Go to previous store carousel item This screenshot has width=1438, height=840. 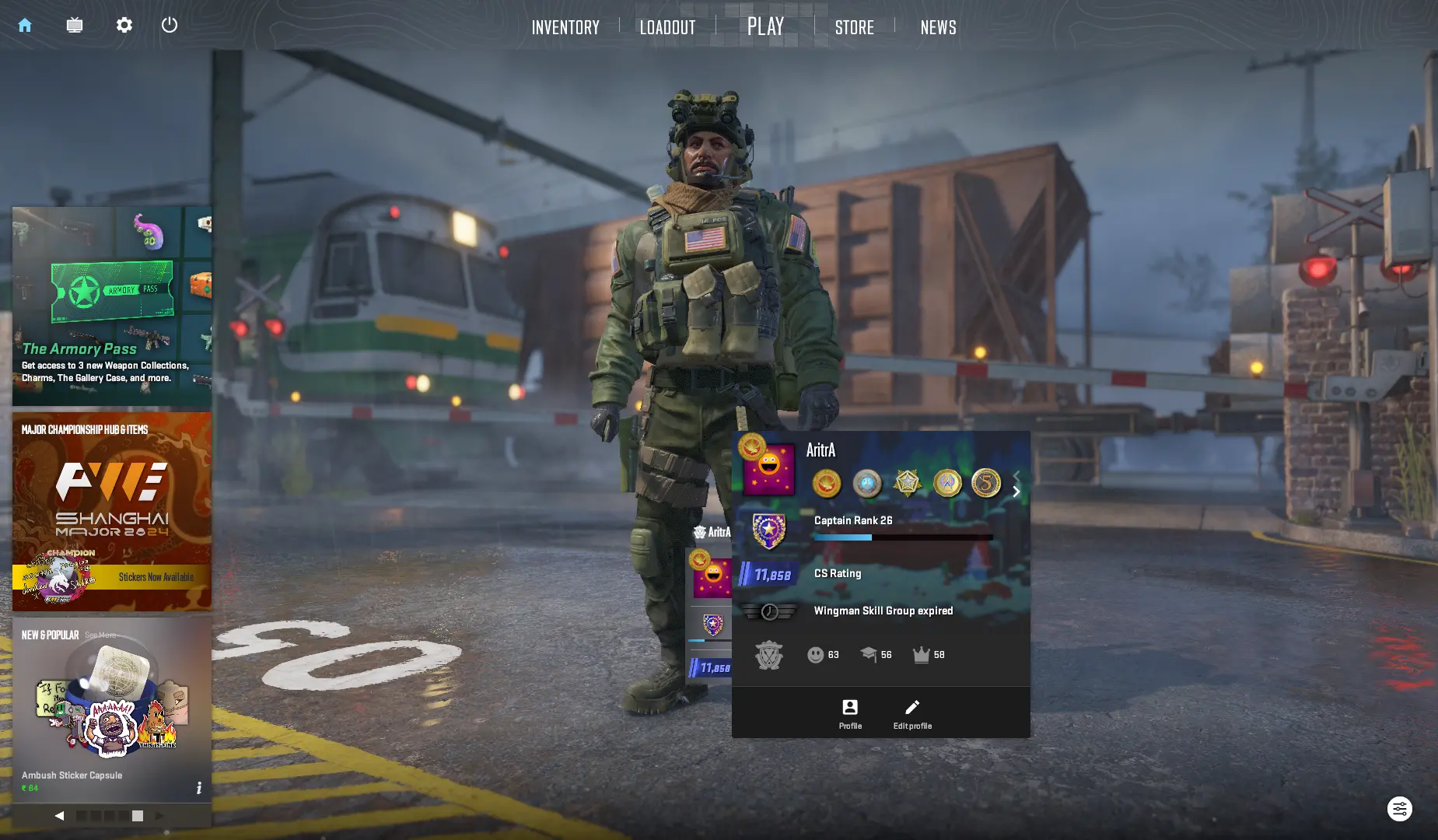[x=59, y=816]
